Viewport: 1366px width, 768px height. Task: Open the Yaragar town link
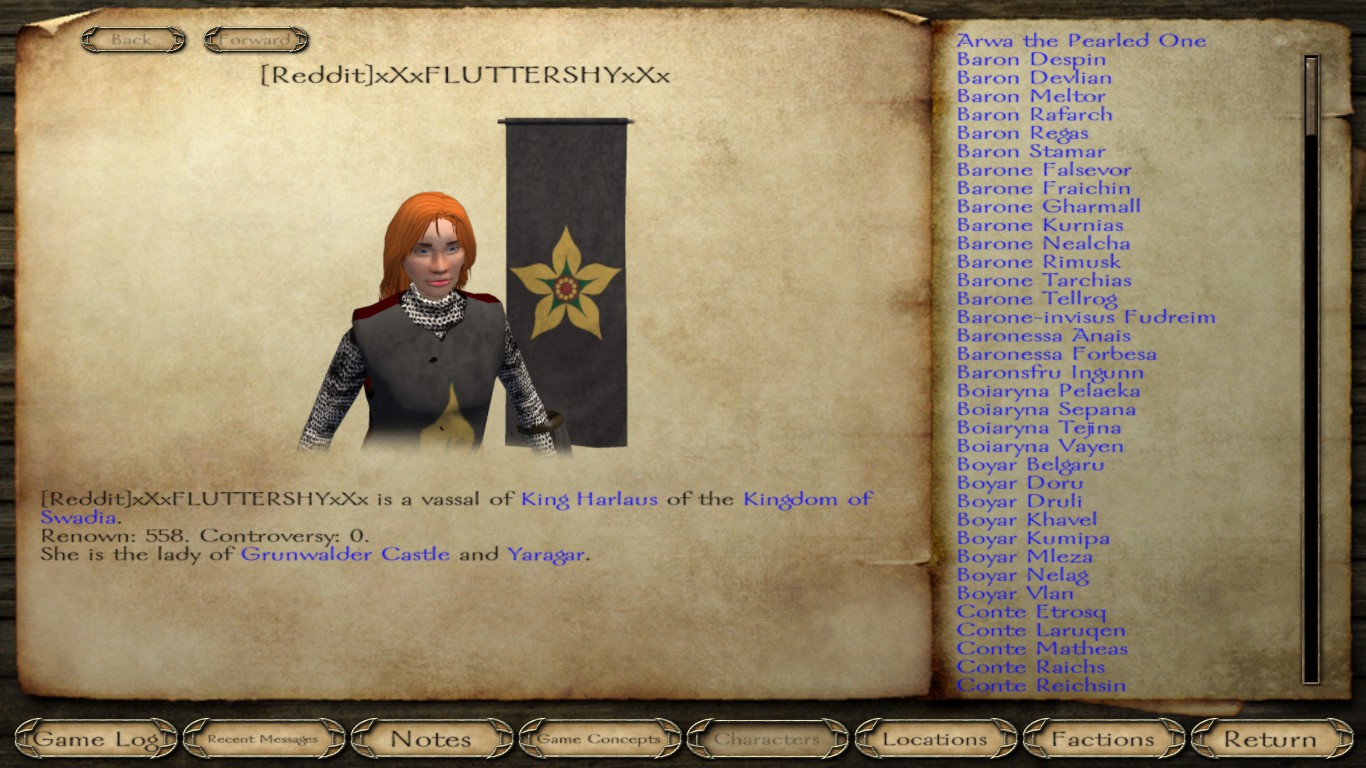545,554
